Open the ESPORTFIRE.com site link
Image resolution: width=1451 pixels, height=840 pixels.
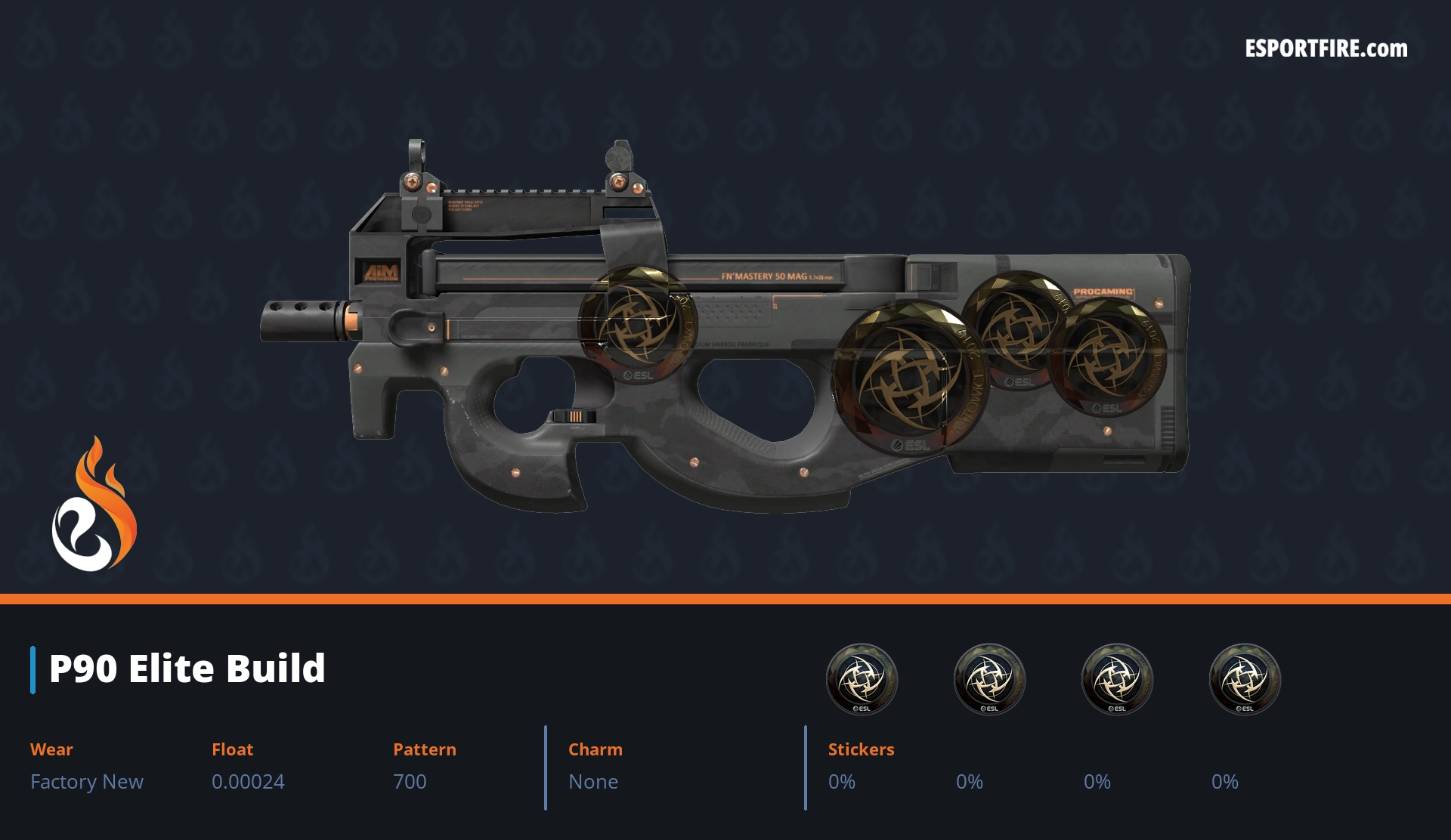pyautogui.click(x=1326, y=49)
